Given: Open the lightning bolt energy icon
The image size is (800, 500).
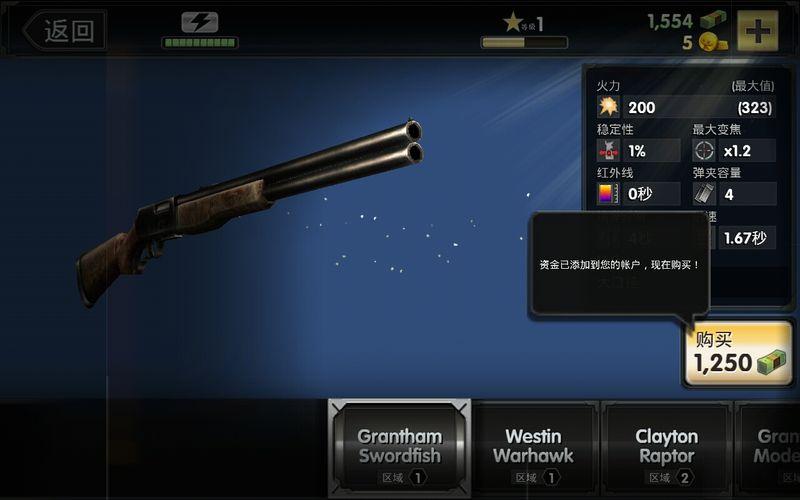Looking at the screenshot, I should [200, 22].
